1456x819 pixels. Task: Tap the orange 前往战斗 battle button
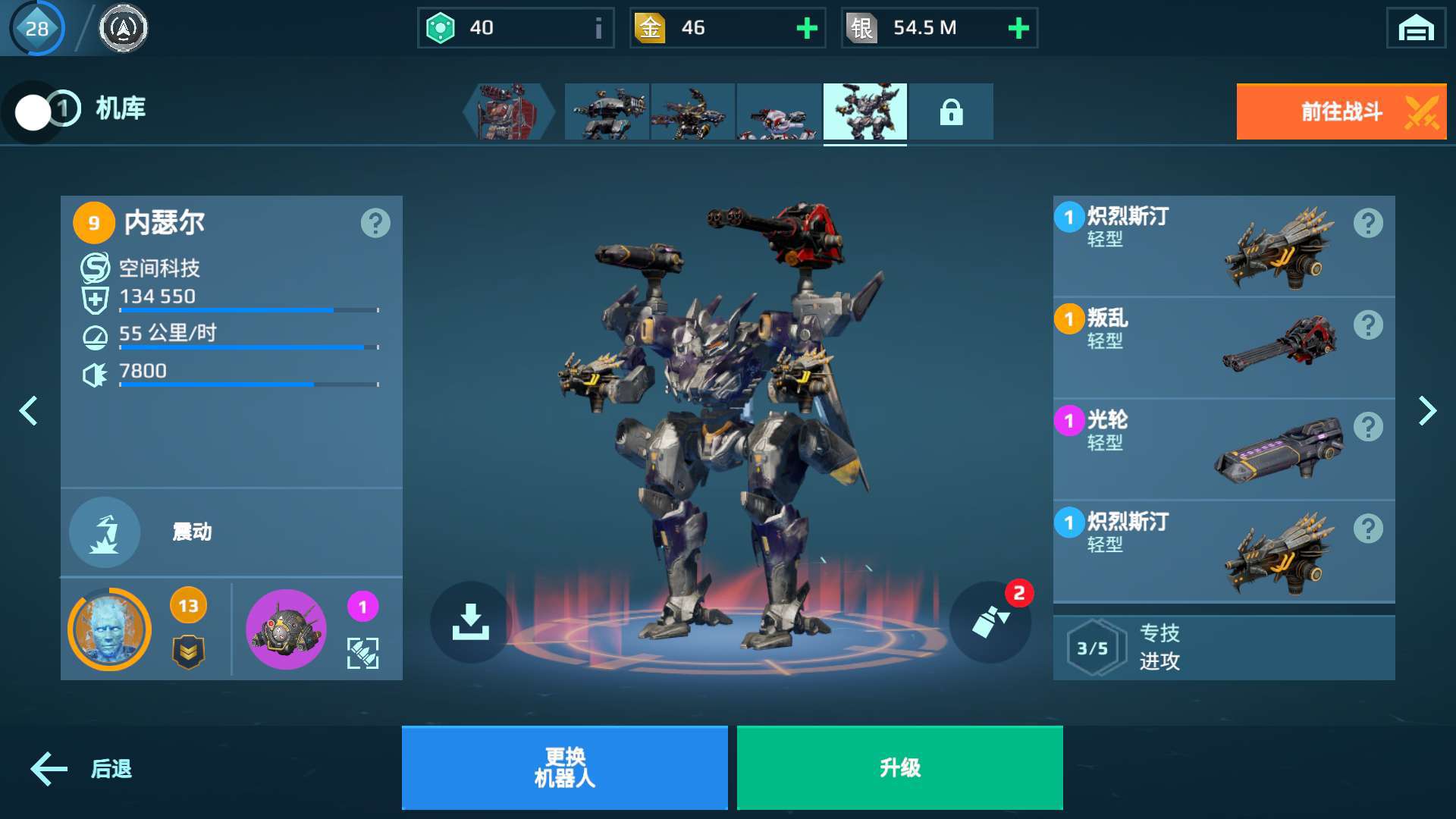[1341, 112]
